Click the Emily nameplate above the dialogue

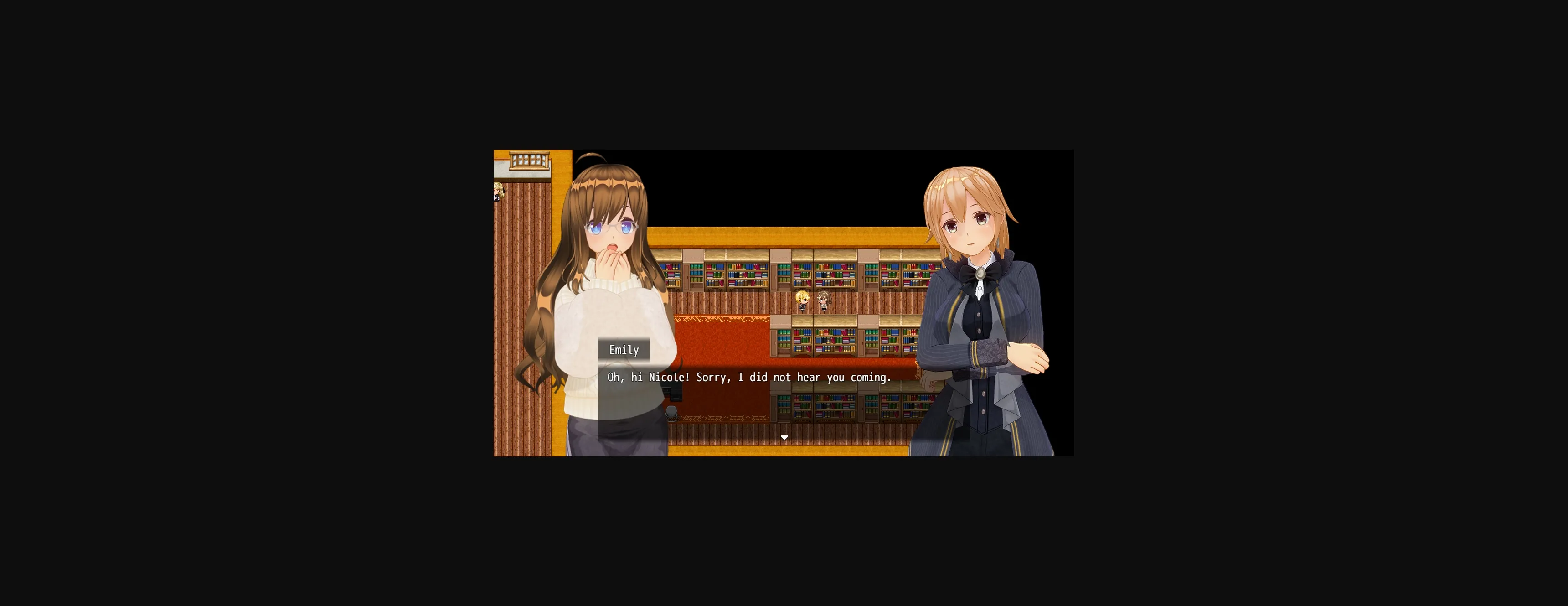(624, 350)
